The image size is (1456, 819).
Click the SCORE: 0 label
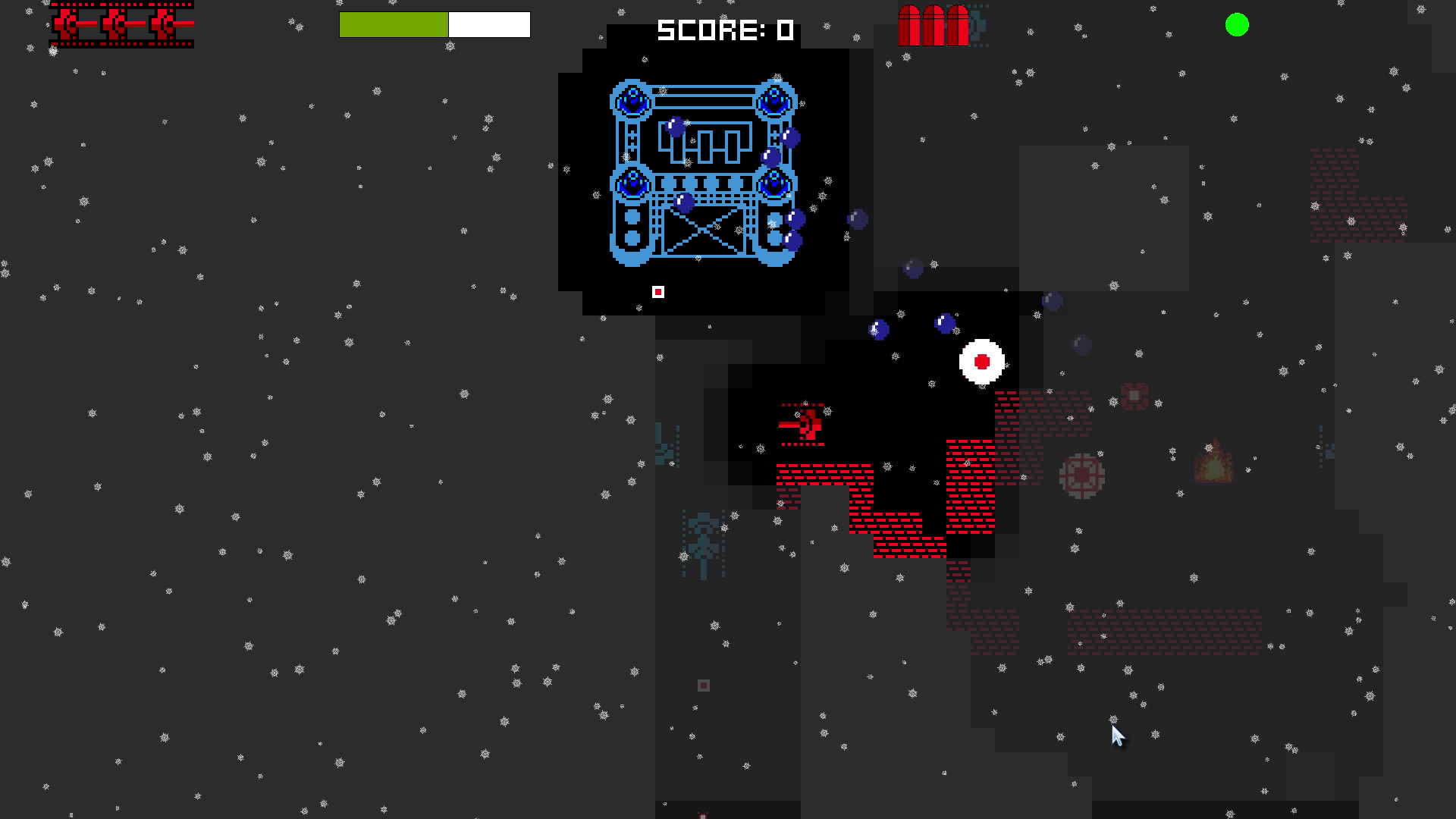click(724, 30)
